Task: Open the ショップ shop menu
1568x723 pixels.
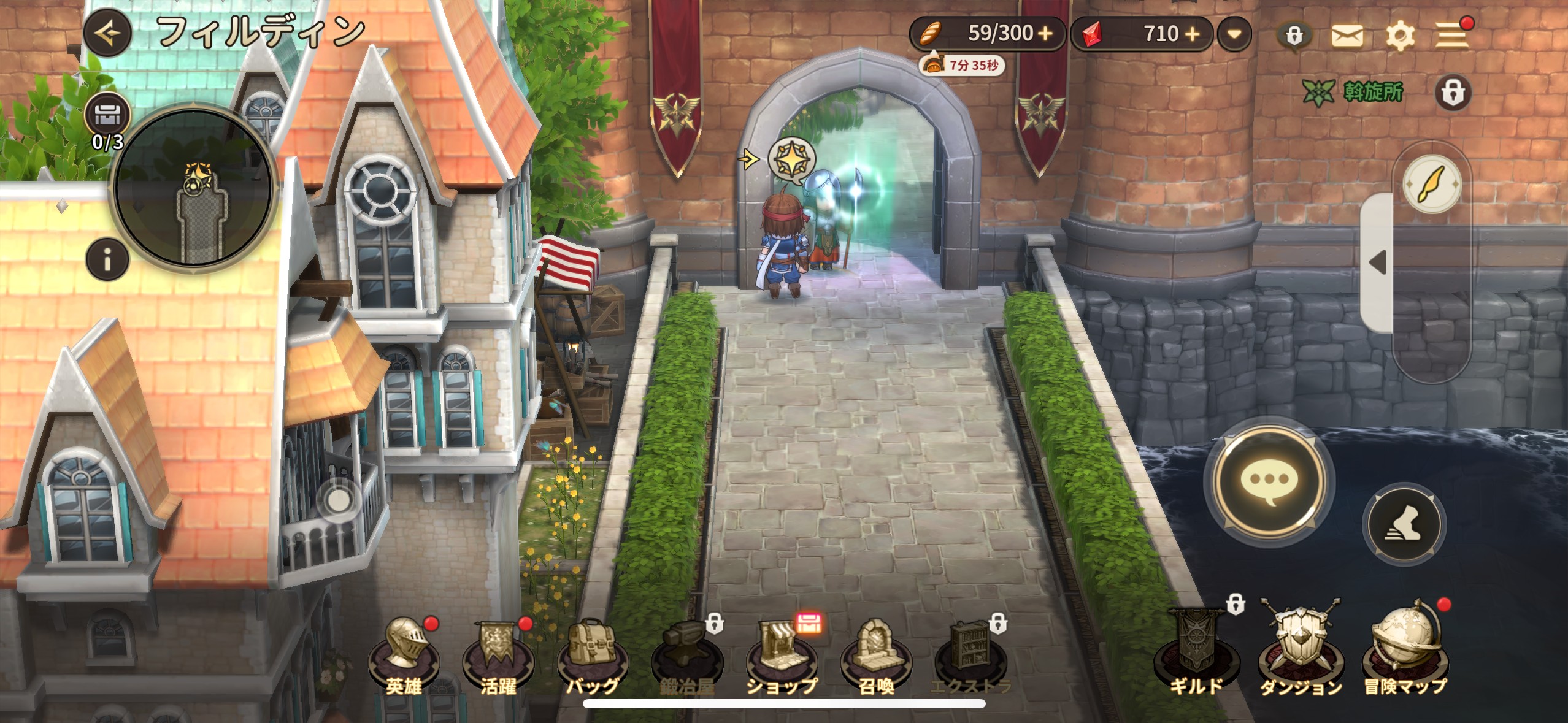Action: point(782,656)
